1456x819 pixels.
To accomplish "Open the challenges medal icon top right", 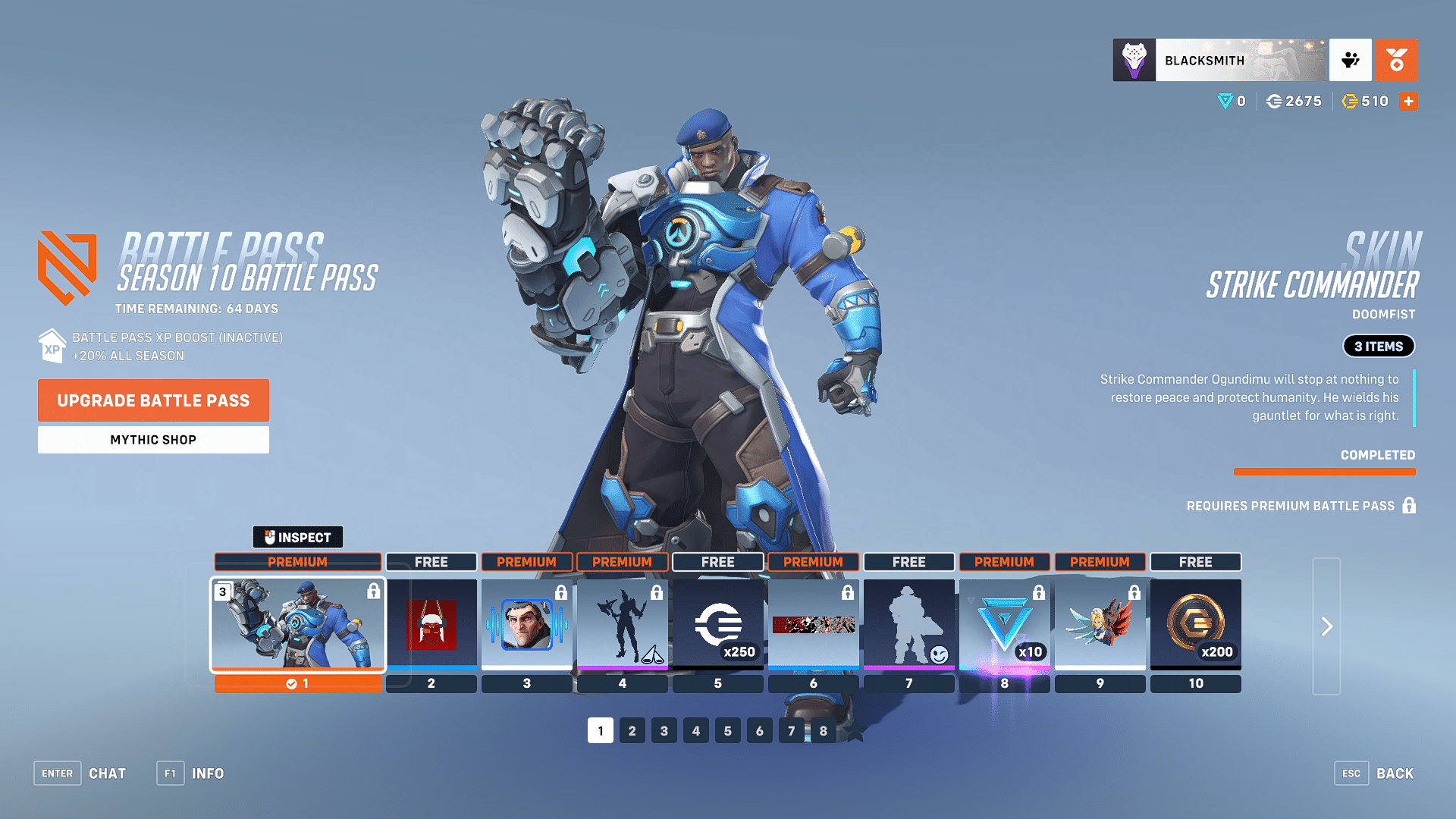I will tap(1397, 60).
